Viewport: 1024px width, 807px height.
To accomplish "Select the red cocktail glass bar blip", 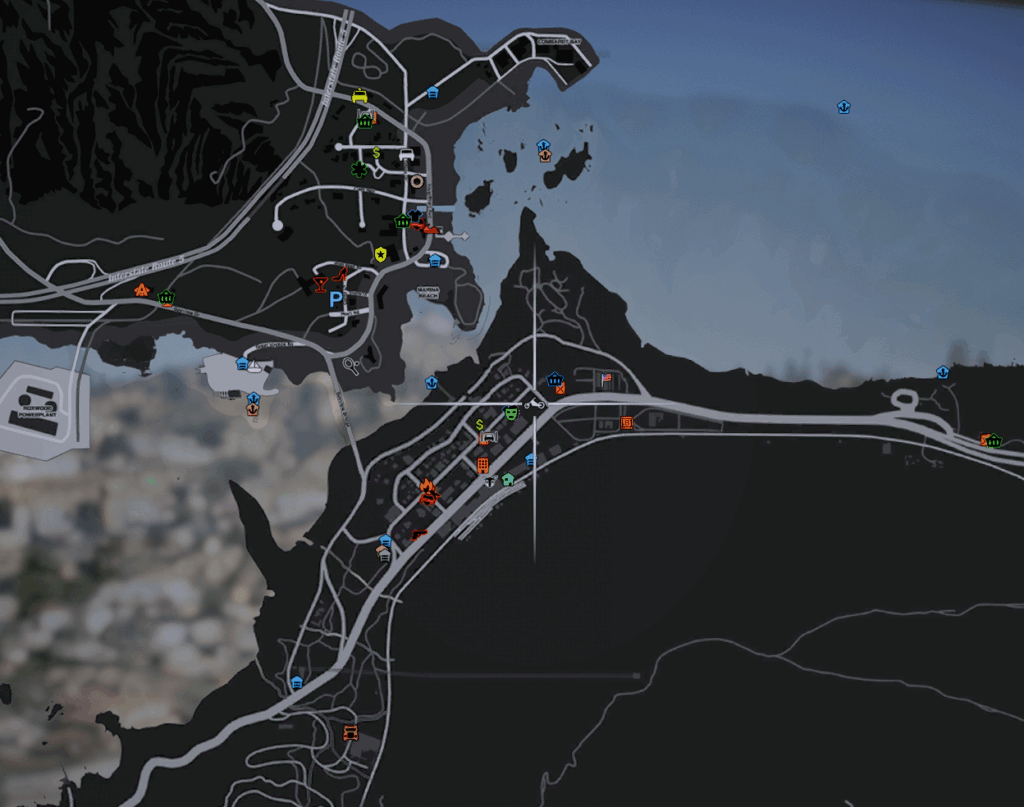I will pos(320,285).
